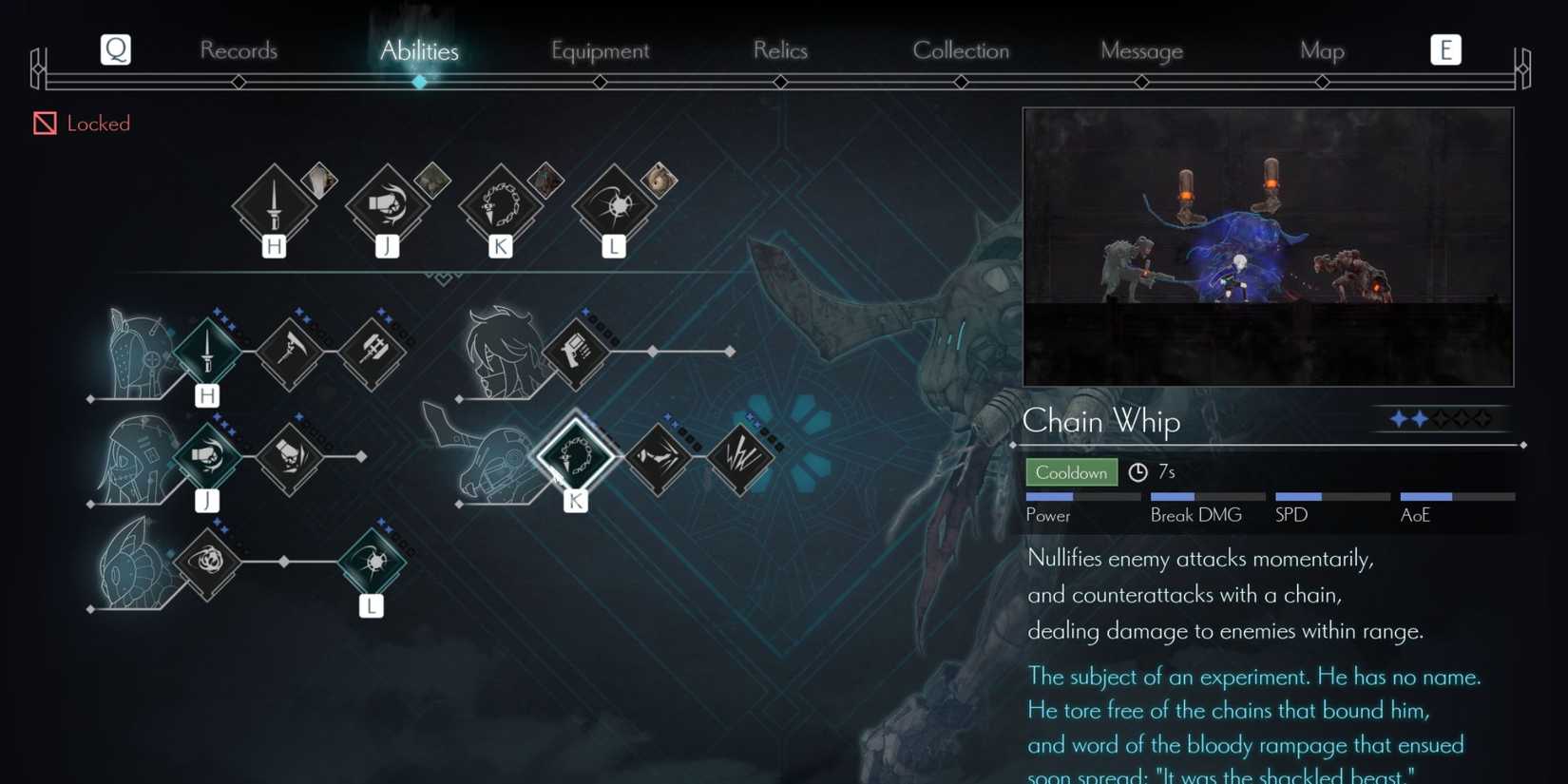Screen dimensions: 1568x784
Task: Select the scythe skill node in the top row
Action: (290, 350)
